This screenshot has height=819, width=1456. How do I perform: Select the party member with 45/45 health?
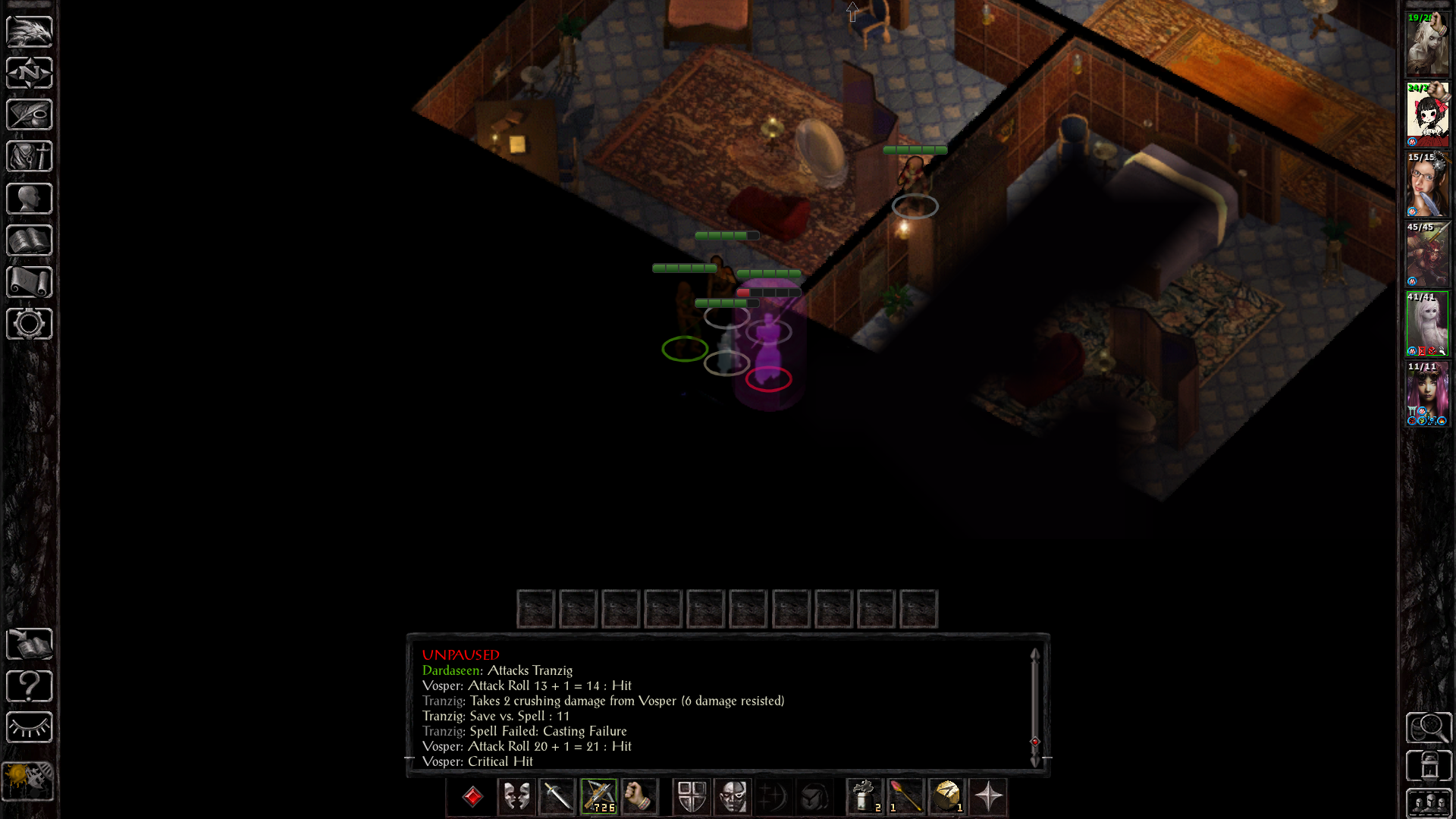[x=1427, y=254]
